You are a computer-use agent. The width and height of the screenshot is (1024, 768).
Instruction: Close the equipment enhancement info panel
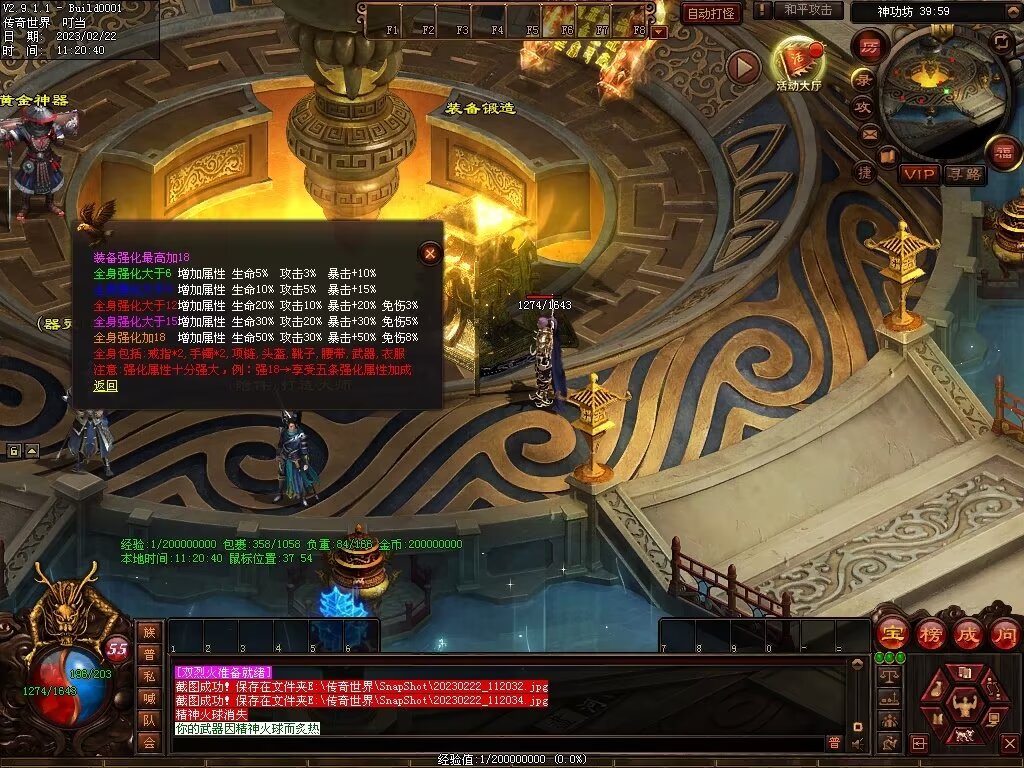tap(430, 253)
